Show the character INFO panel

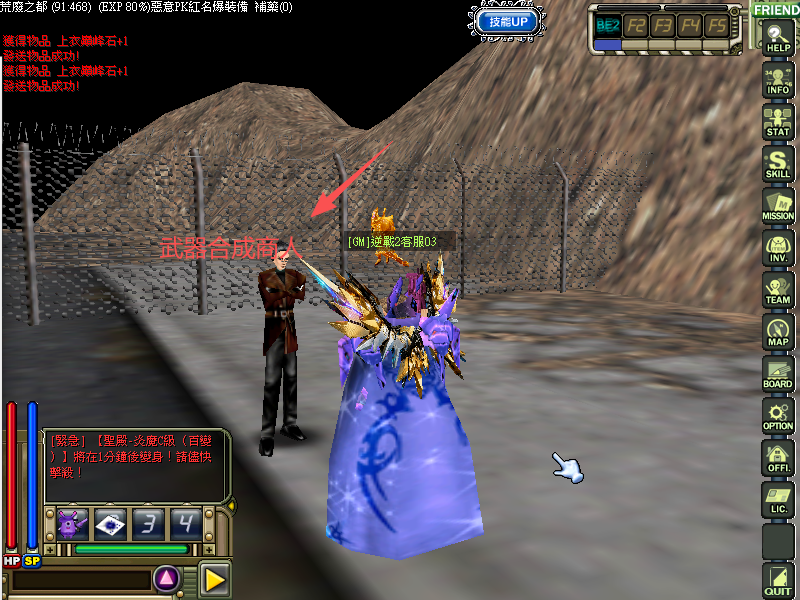[x=778, y=82]
